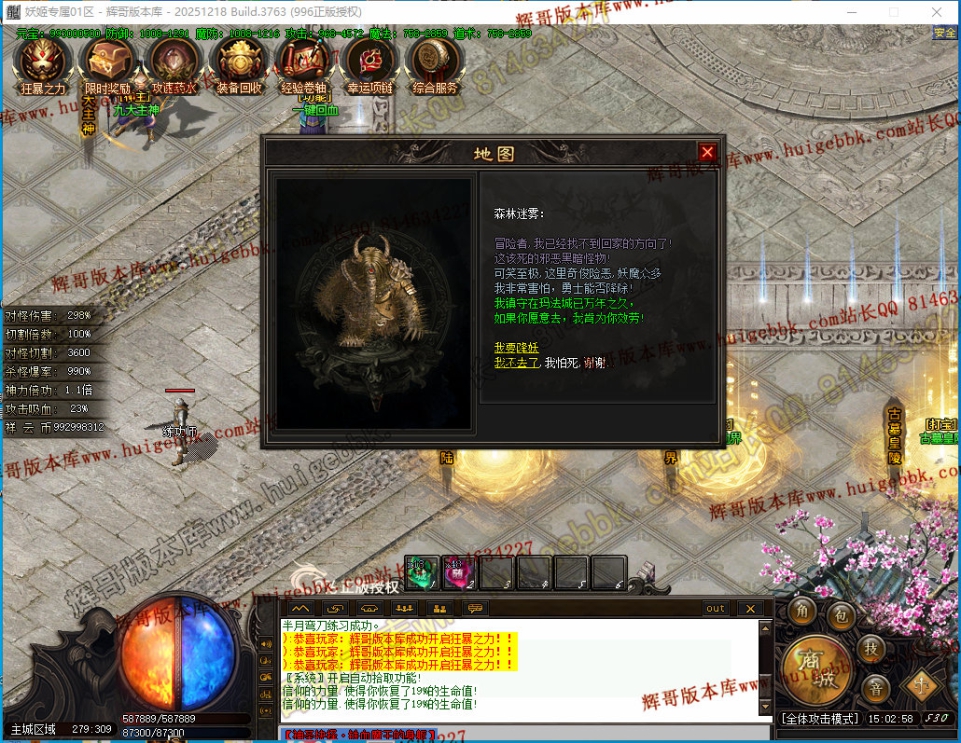The width and height of the screenshot is (961, 743).
Task: Close the 地图 dialog window
Action: (707, 152)
